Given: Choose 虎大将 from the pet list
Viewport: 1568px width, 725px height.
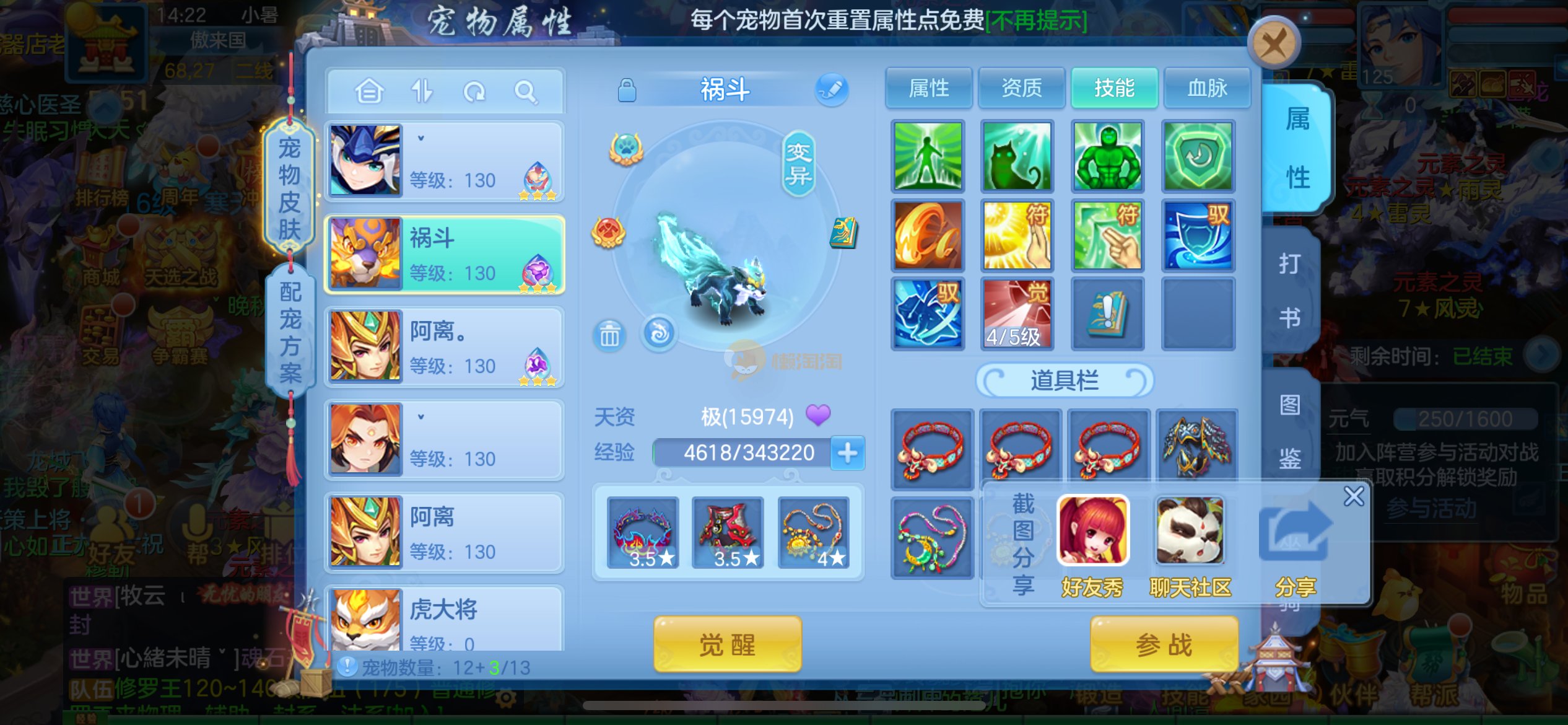Looking at the screenshot, I should pyautogui.click(x=444, y=620).
